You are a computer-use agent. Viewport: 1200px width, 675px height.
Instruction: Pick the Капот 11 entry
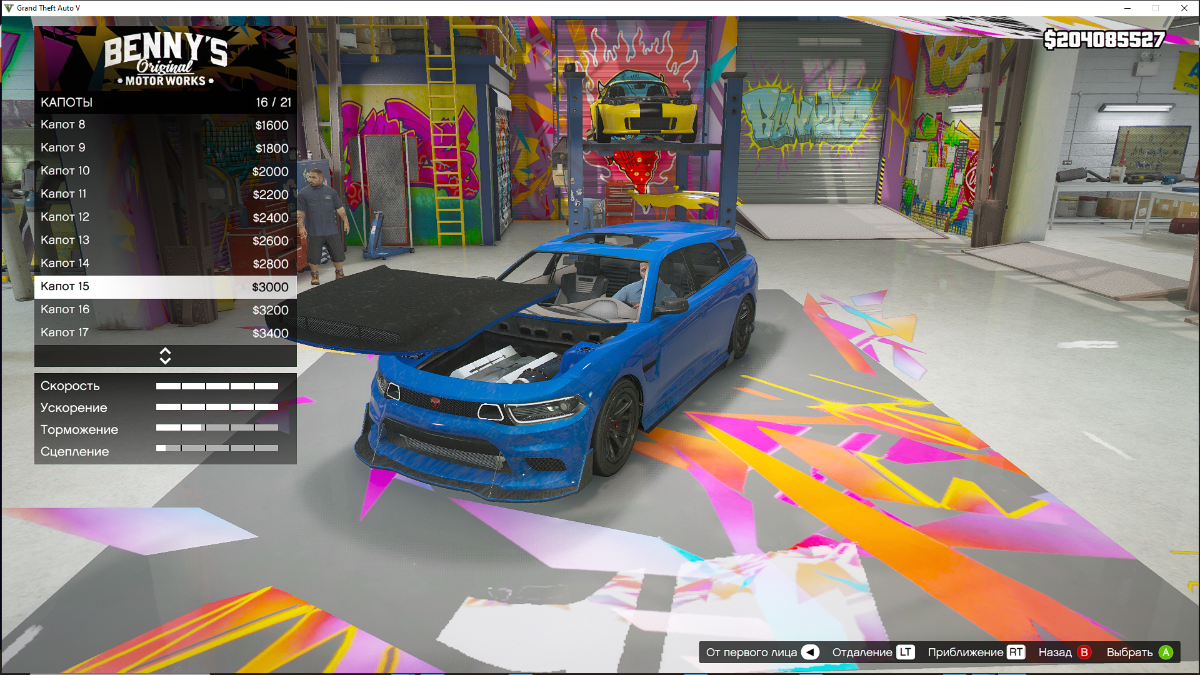pyautogui.click(x=165, y=194)
